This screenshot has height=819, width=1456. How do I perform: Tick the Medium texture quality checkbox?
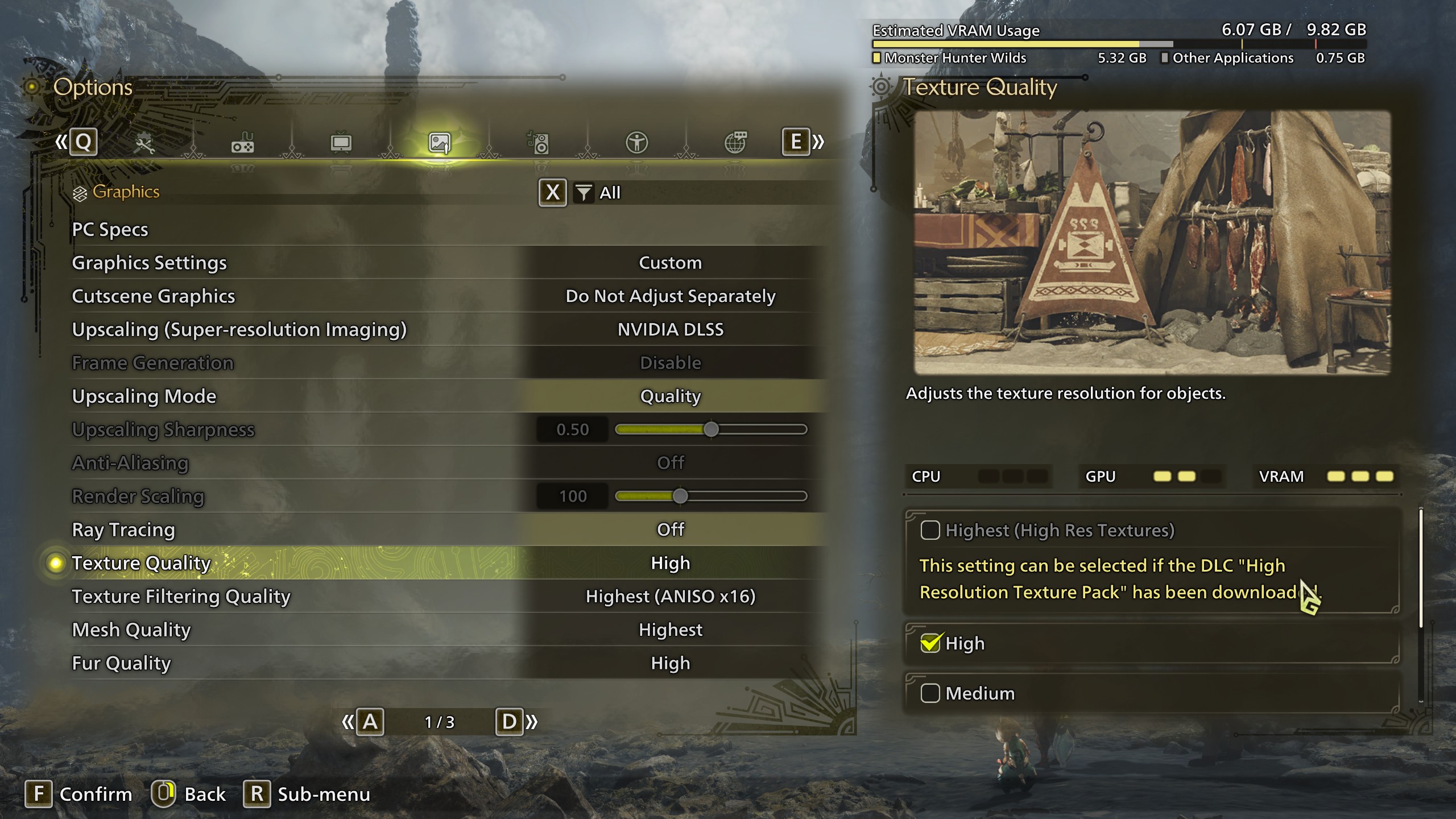tap(930, 693)
